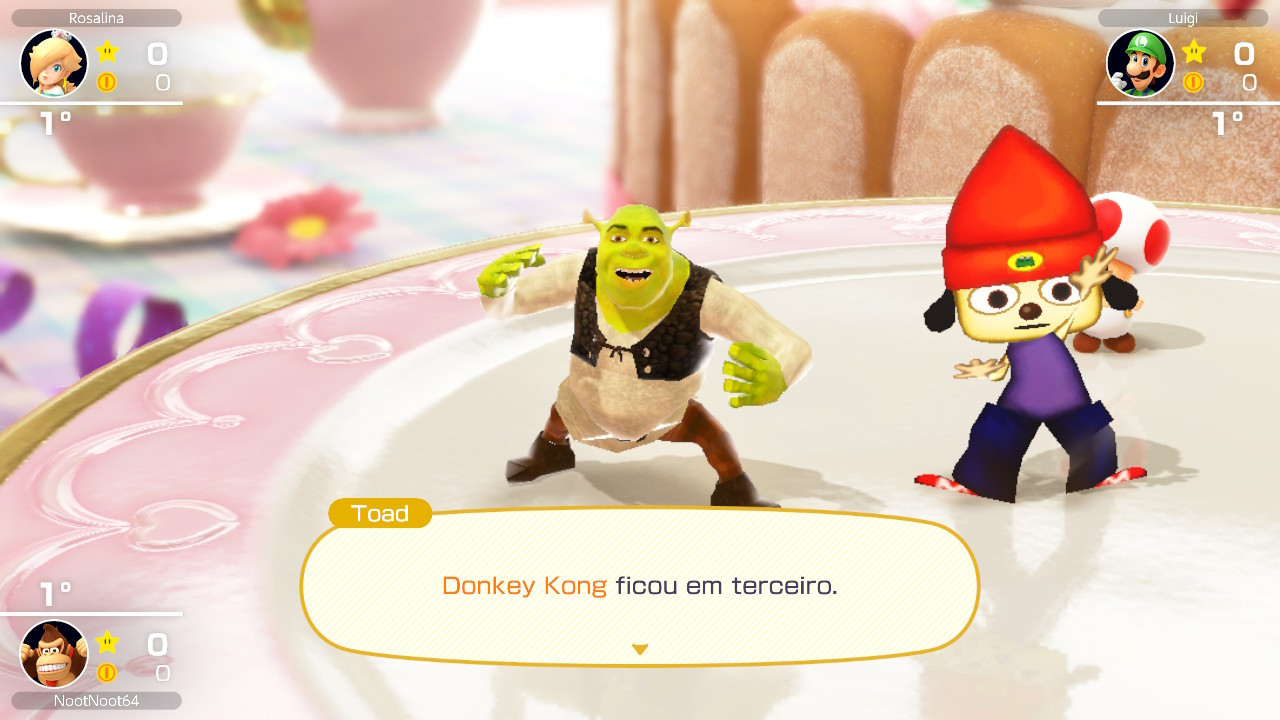Click the Rosalina nametag banner
Image resolution: width=1280 pixels, height=720 pixels.
coord(96,17)
